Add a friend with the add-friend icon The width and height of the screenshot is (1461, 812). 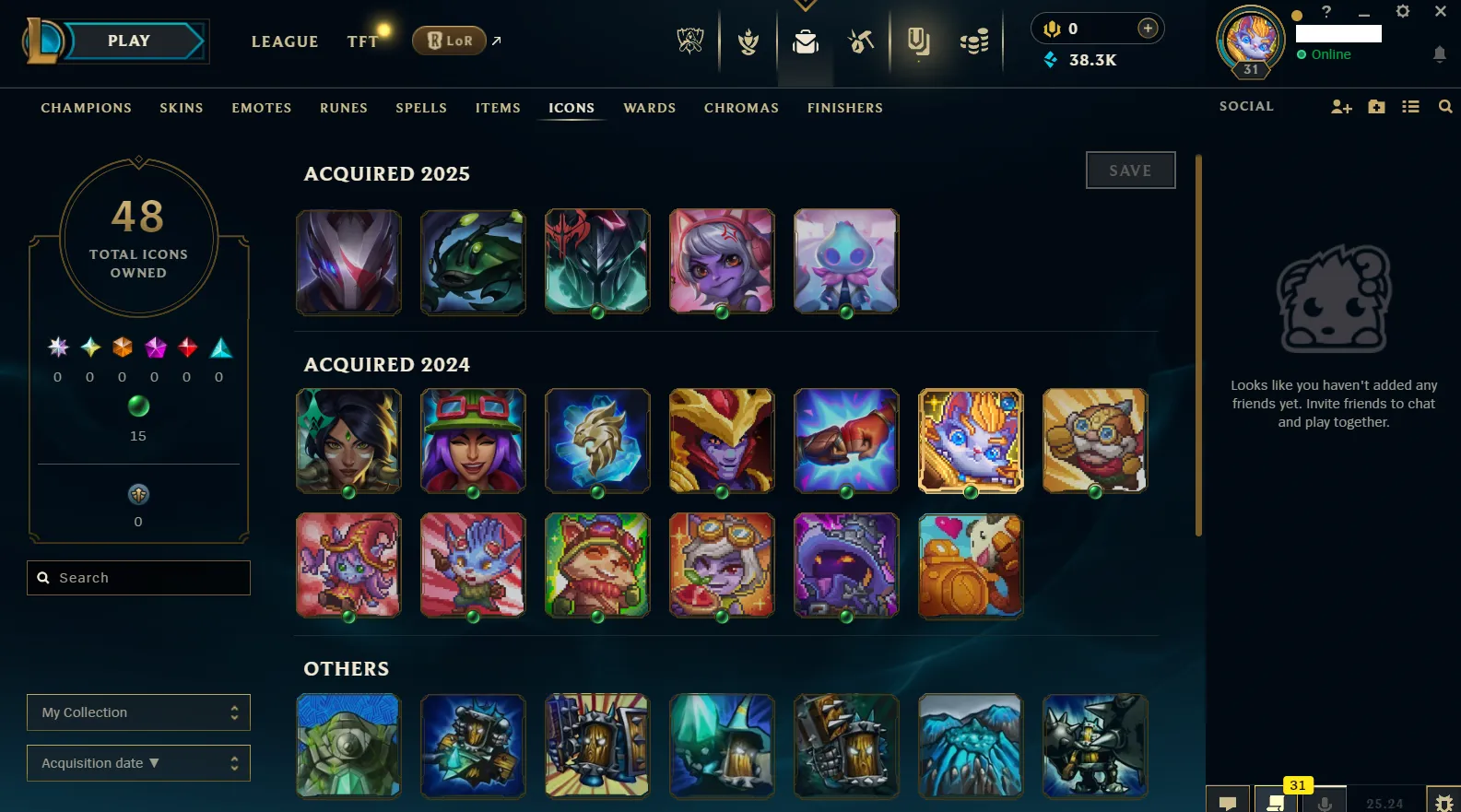click(x=1341, y=106)
